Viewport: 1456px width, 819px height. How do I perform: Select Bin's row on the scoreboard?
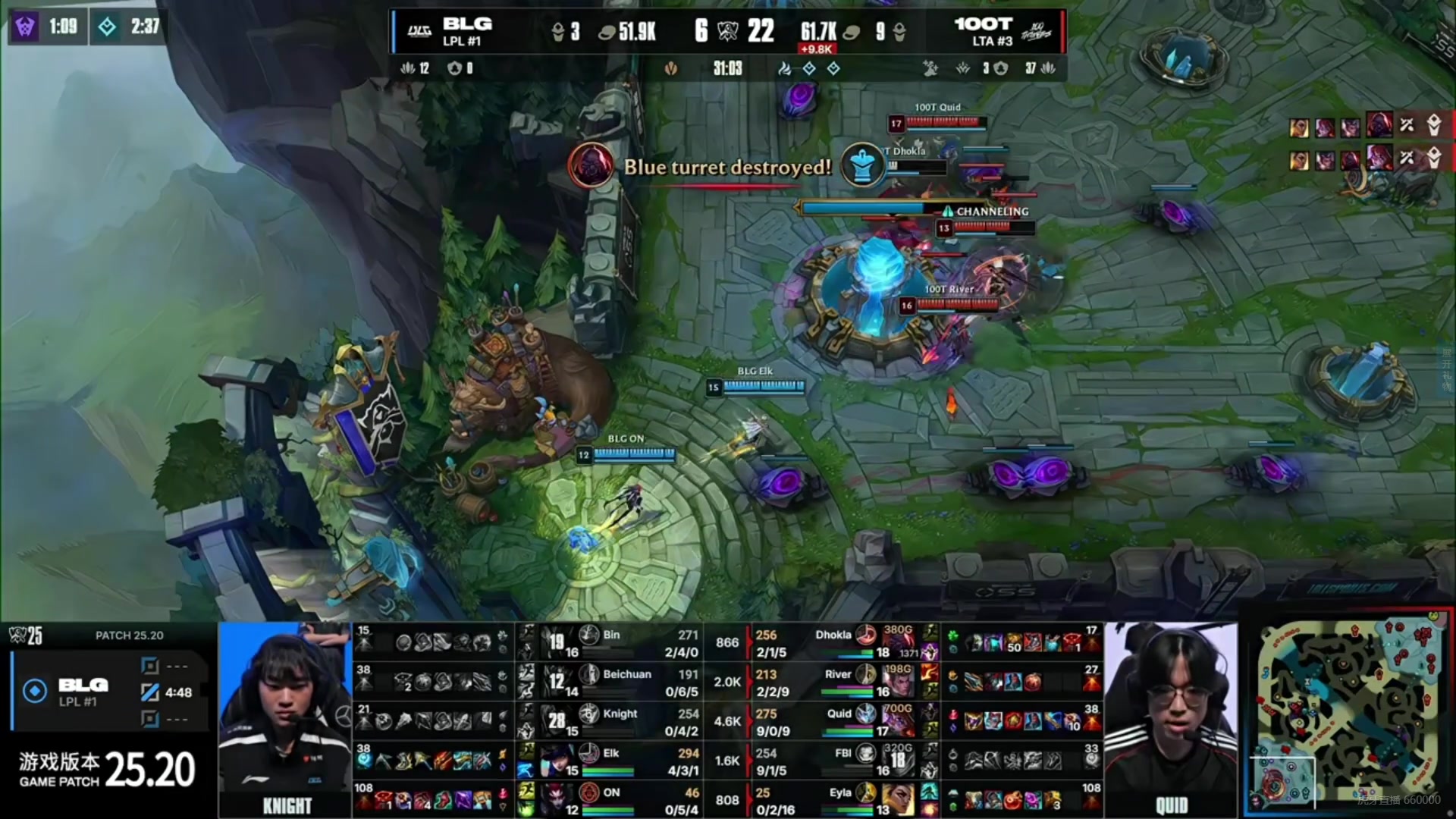click(x=610, y=642)
